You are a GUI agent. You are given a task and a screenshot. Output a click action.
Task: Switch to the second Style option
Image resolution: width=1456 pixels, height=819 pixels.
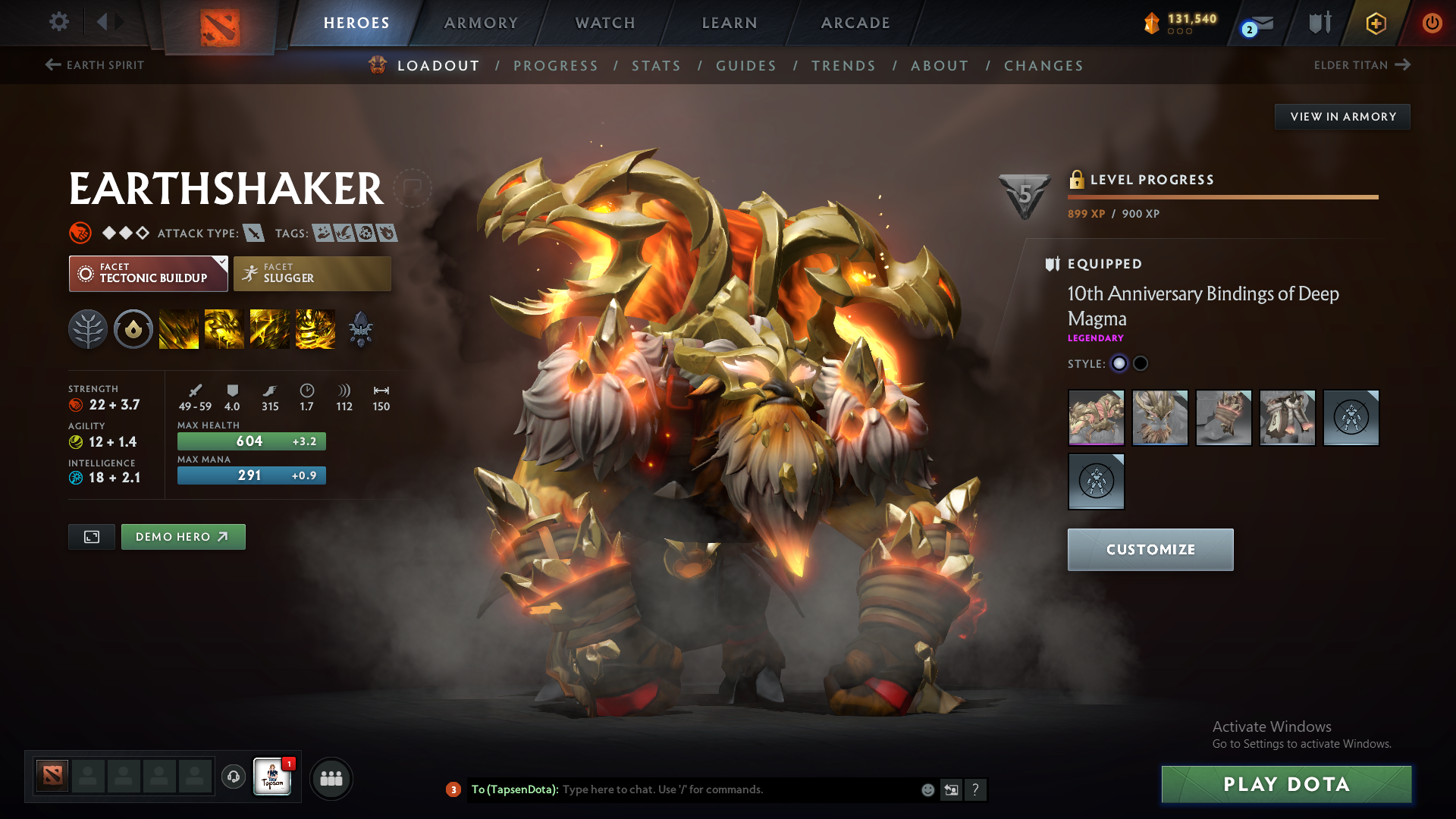1141,363
